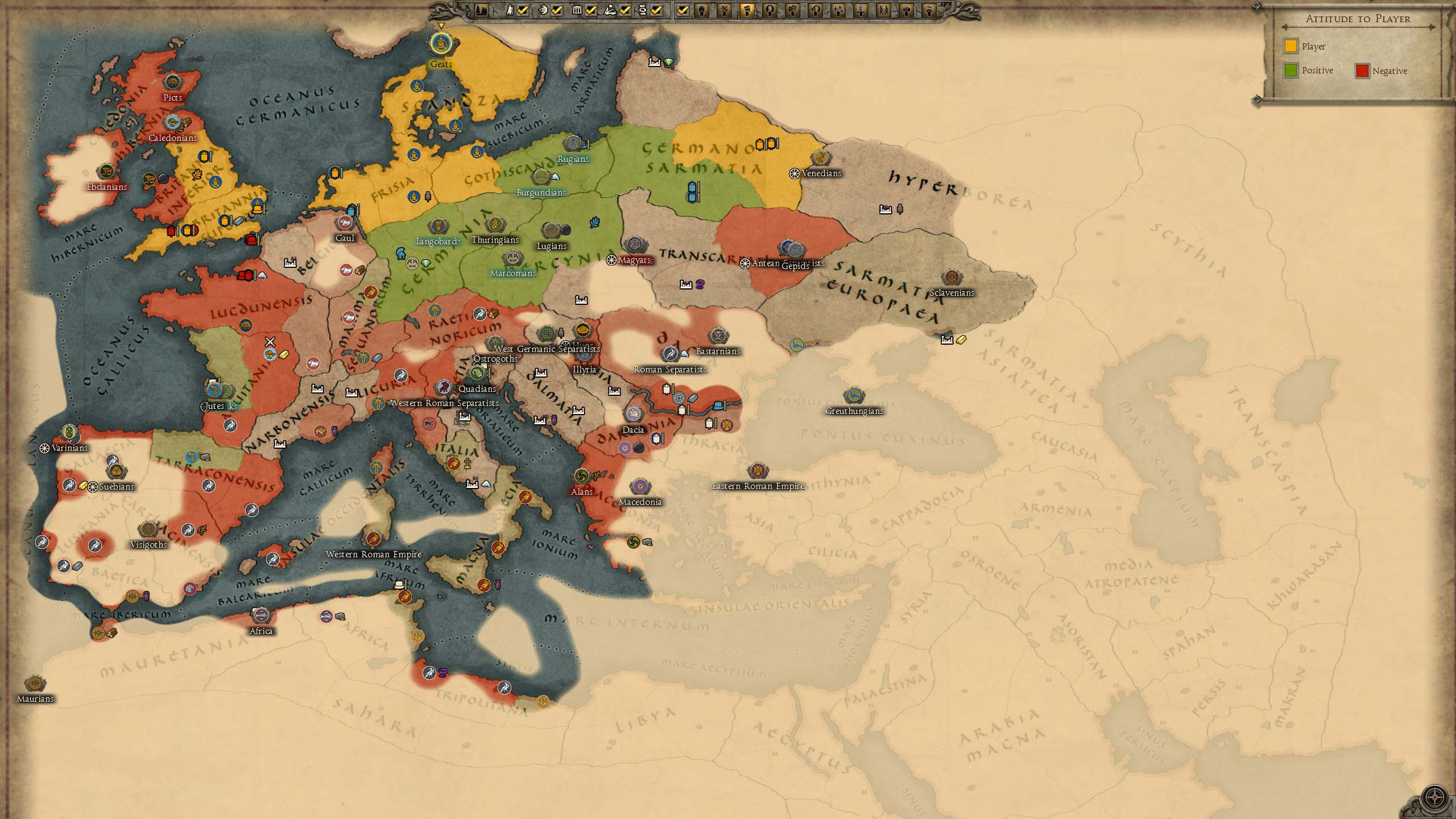This screenshot has width=1456, height=819.
Task: Select the Sclavenians faction emblem
Action: coord(952,278)
